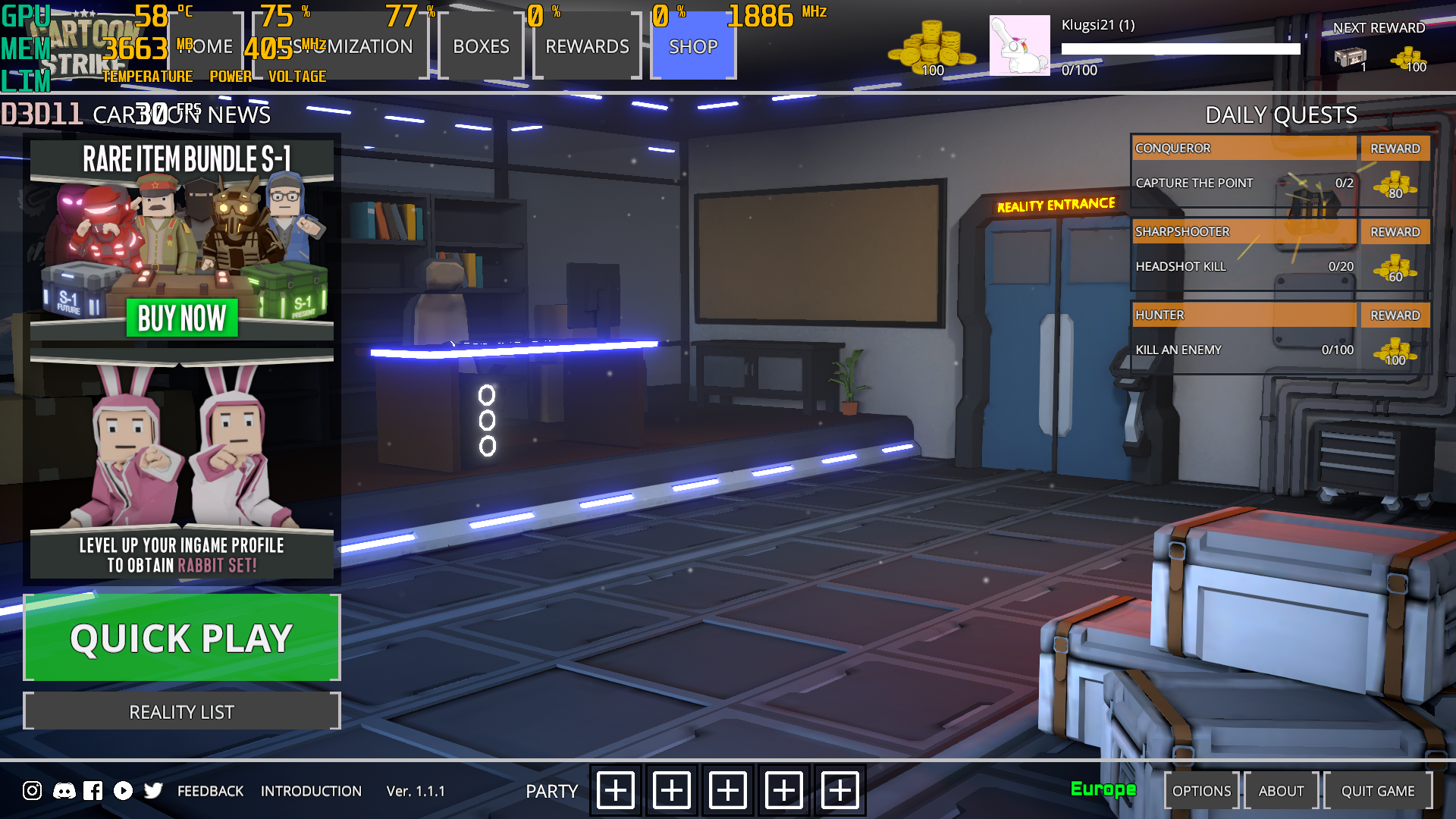Image resolution: width=1456 pixels, height=819 pixels.
Task: Open the Discord icon in footer
Action: coord(63,790)
